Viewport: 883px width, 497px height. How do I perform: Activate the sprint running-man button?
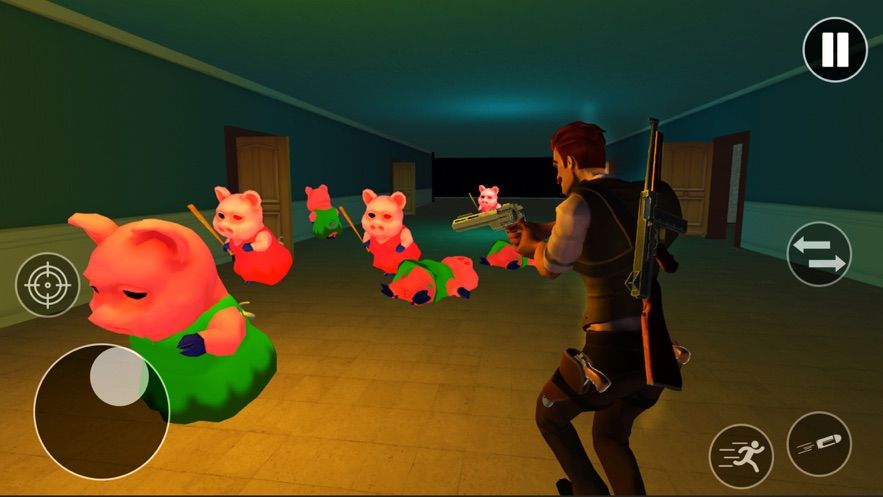[x=741, y=455]
